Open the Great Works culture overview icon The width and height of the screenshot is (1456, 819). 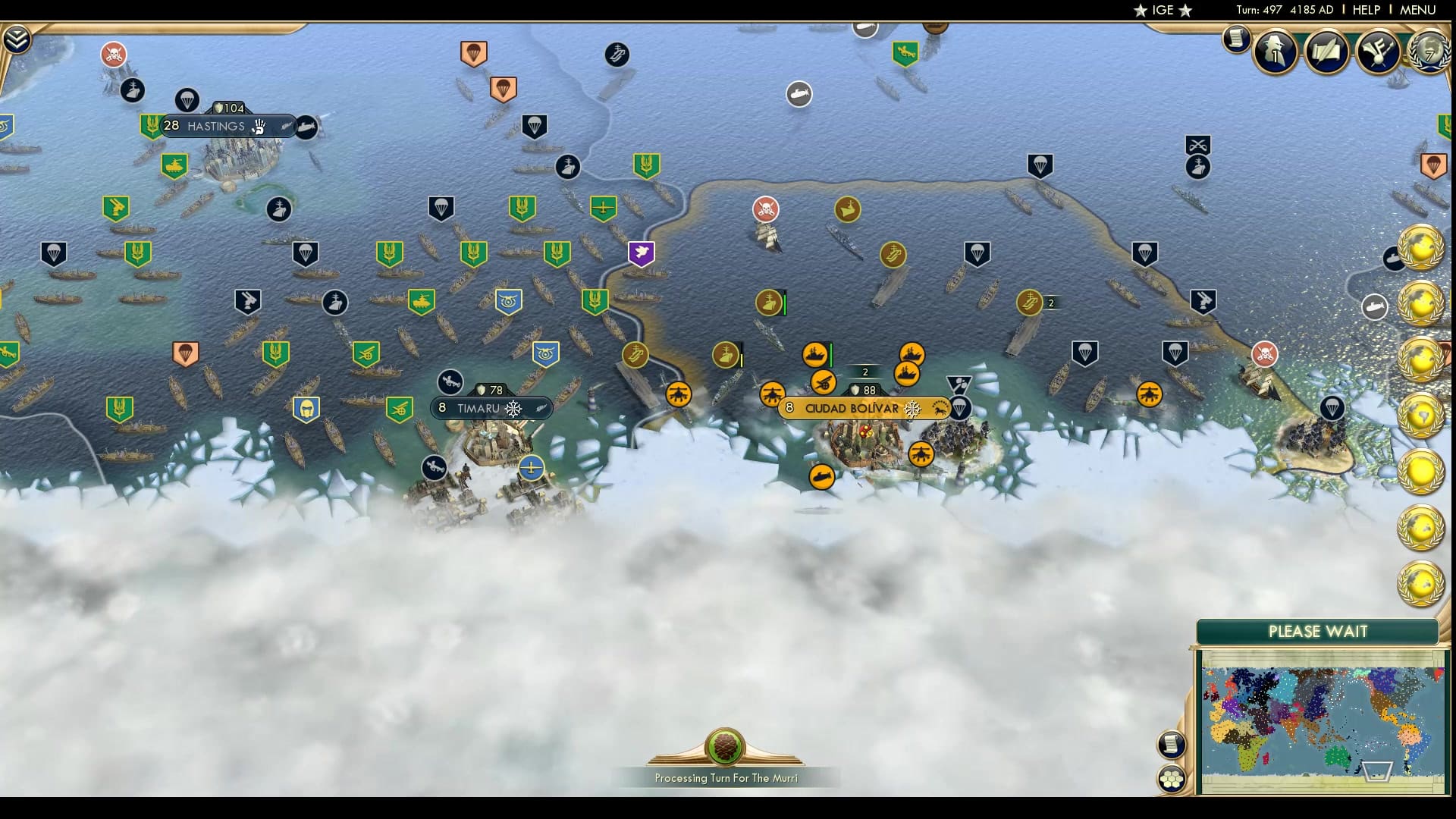[x=1380, y=52]
